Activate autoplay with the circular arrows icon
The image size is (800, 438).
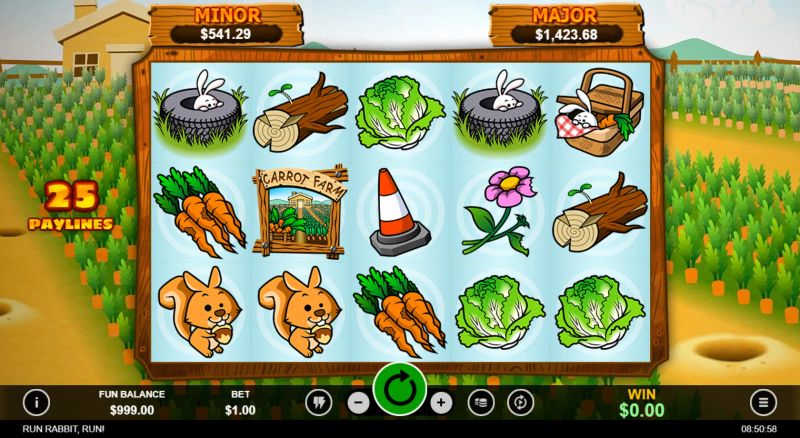pyautogui.click(x=520, y=402)
